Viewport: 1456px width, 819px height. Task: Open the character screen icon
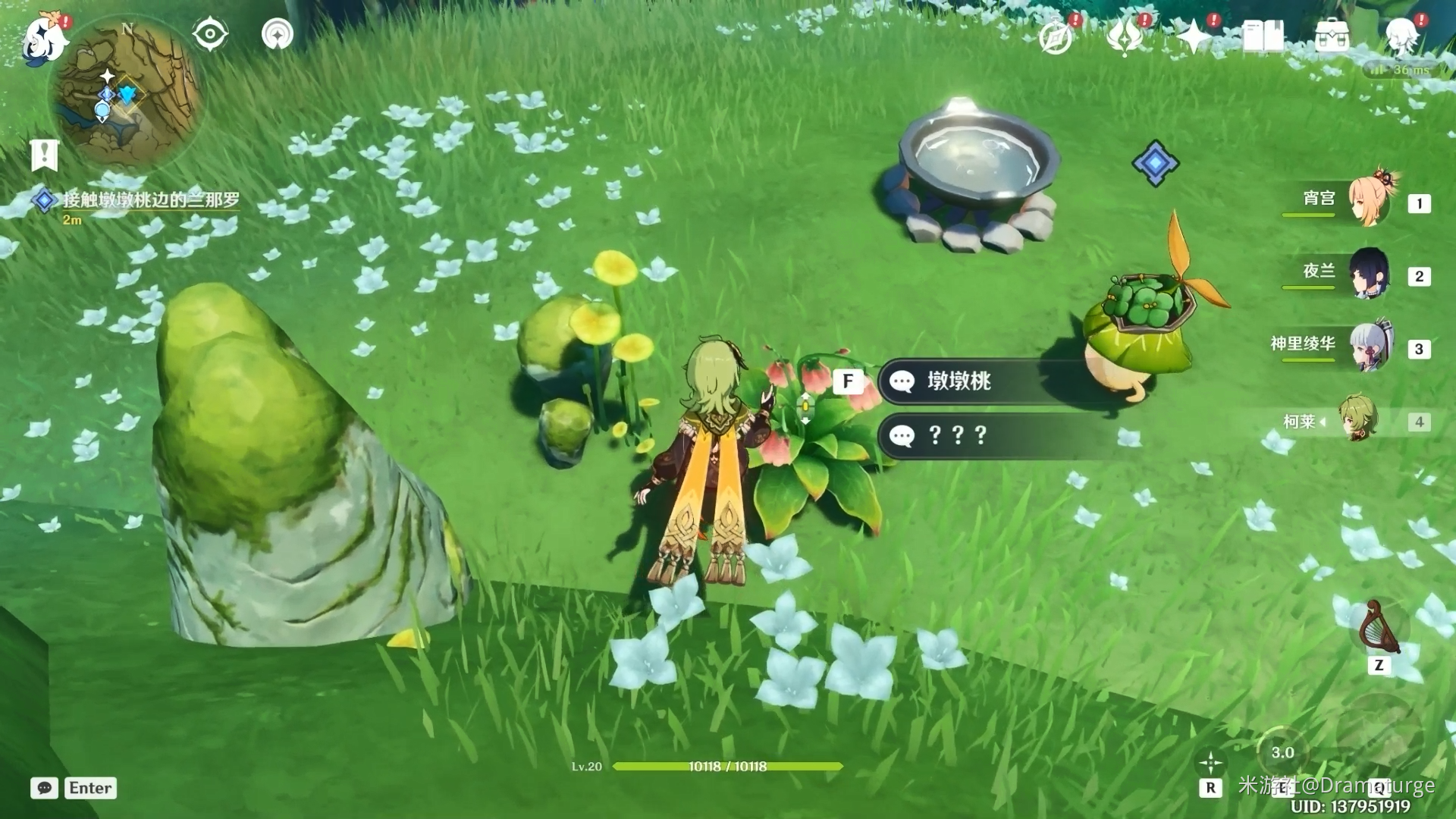(1401, 36)
